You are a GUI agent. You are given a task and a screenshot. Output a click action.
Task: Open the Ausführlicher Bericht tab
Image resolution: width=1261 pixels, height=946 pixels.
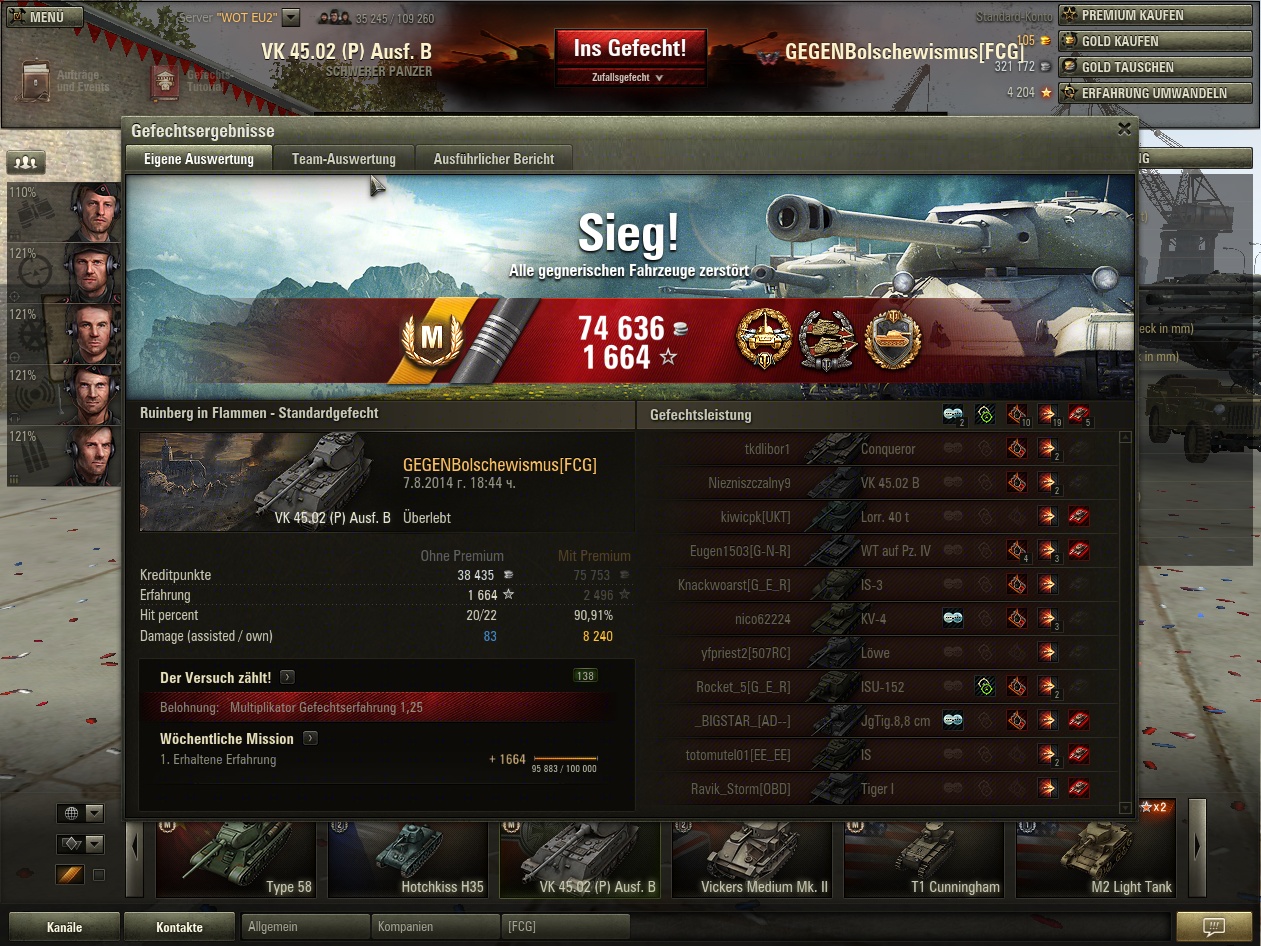[501, 158]
